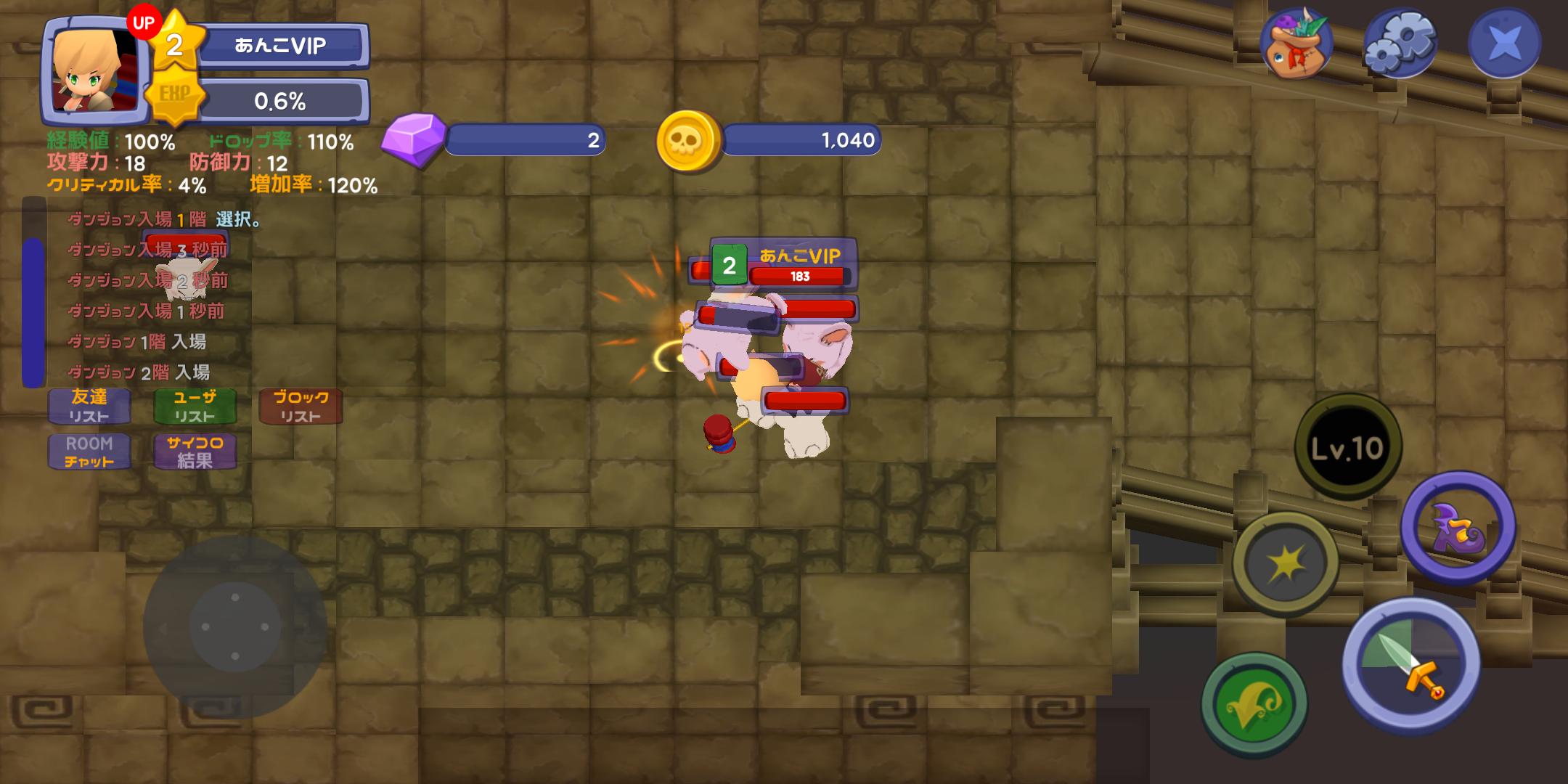The width and height of the screenshot is (1568, 784).
Task: Tap the locked Lv.10 skill slot
Action: (1348, 448)
